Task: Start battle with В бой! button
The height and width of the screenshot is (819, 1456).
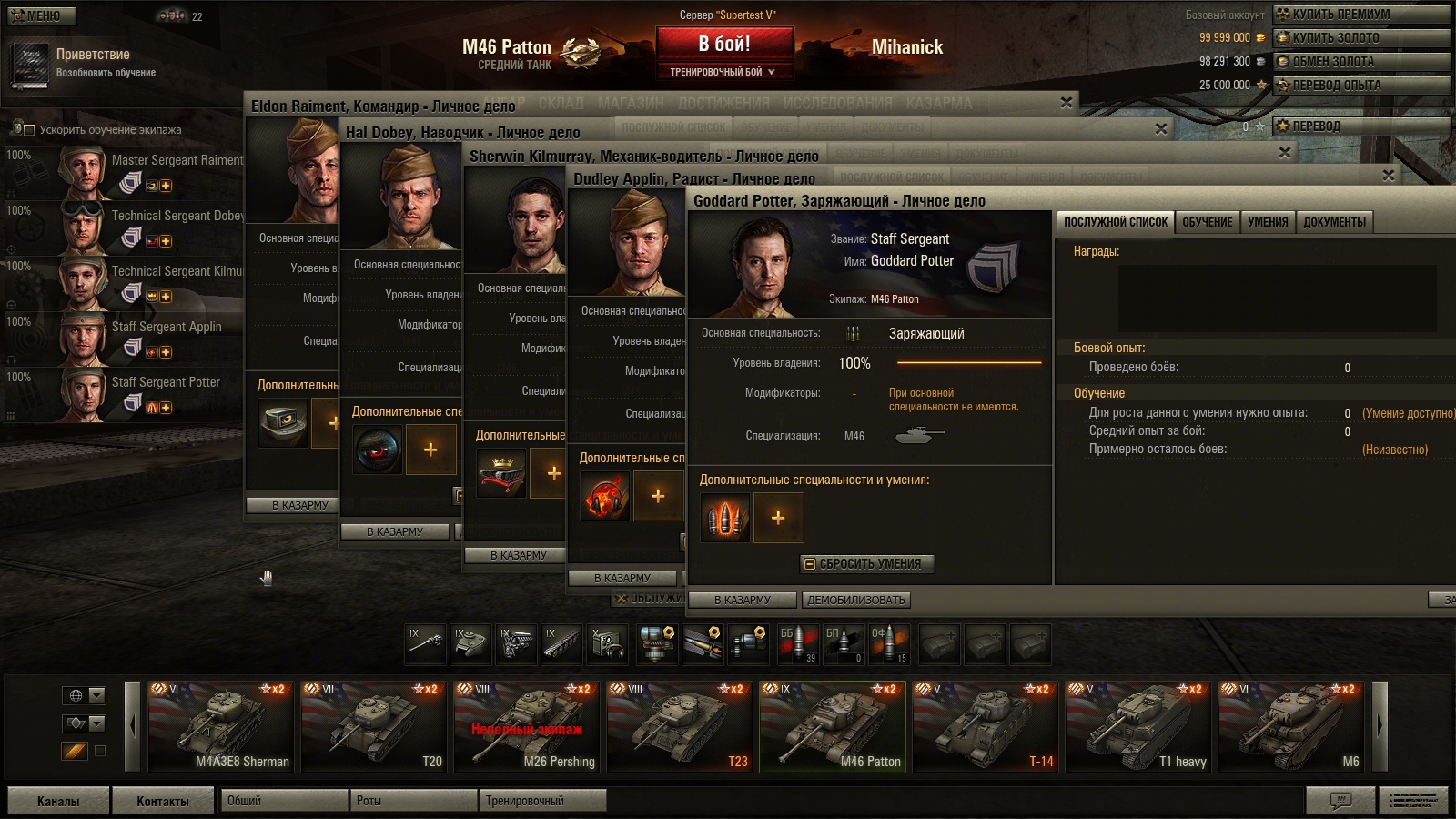Action: [x=724, y=44]
